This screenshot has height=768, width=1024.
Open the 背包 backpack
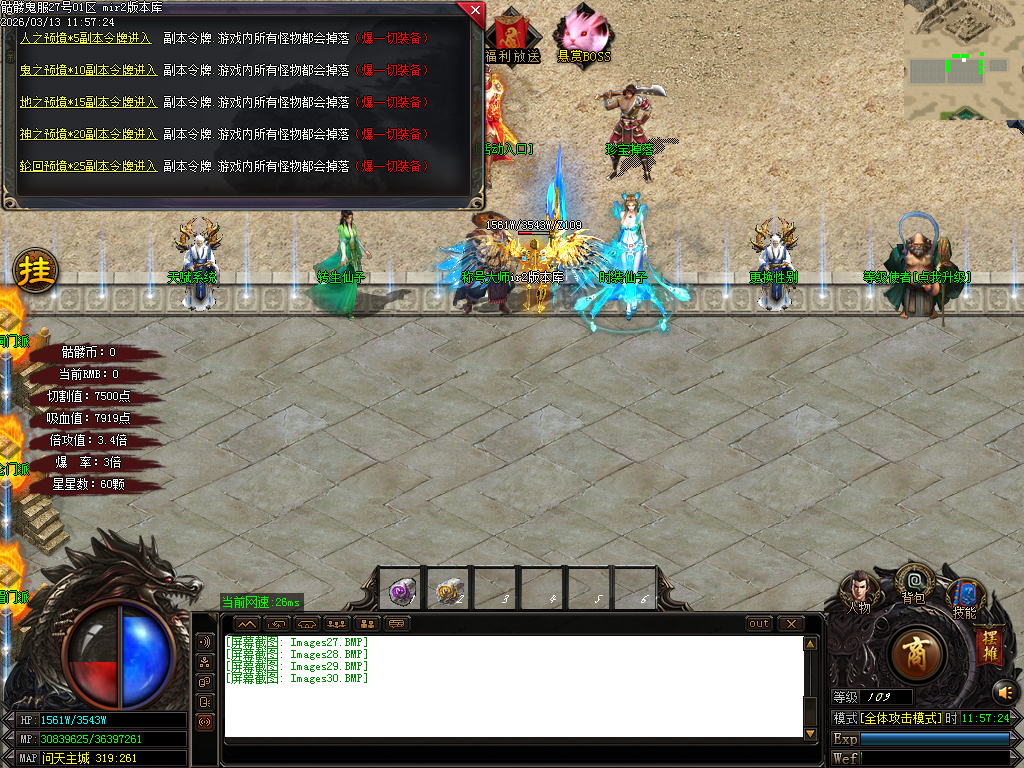click(913, 583)
